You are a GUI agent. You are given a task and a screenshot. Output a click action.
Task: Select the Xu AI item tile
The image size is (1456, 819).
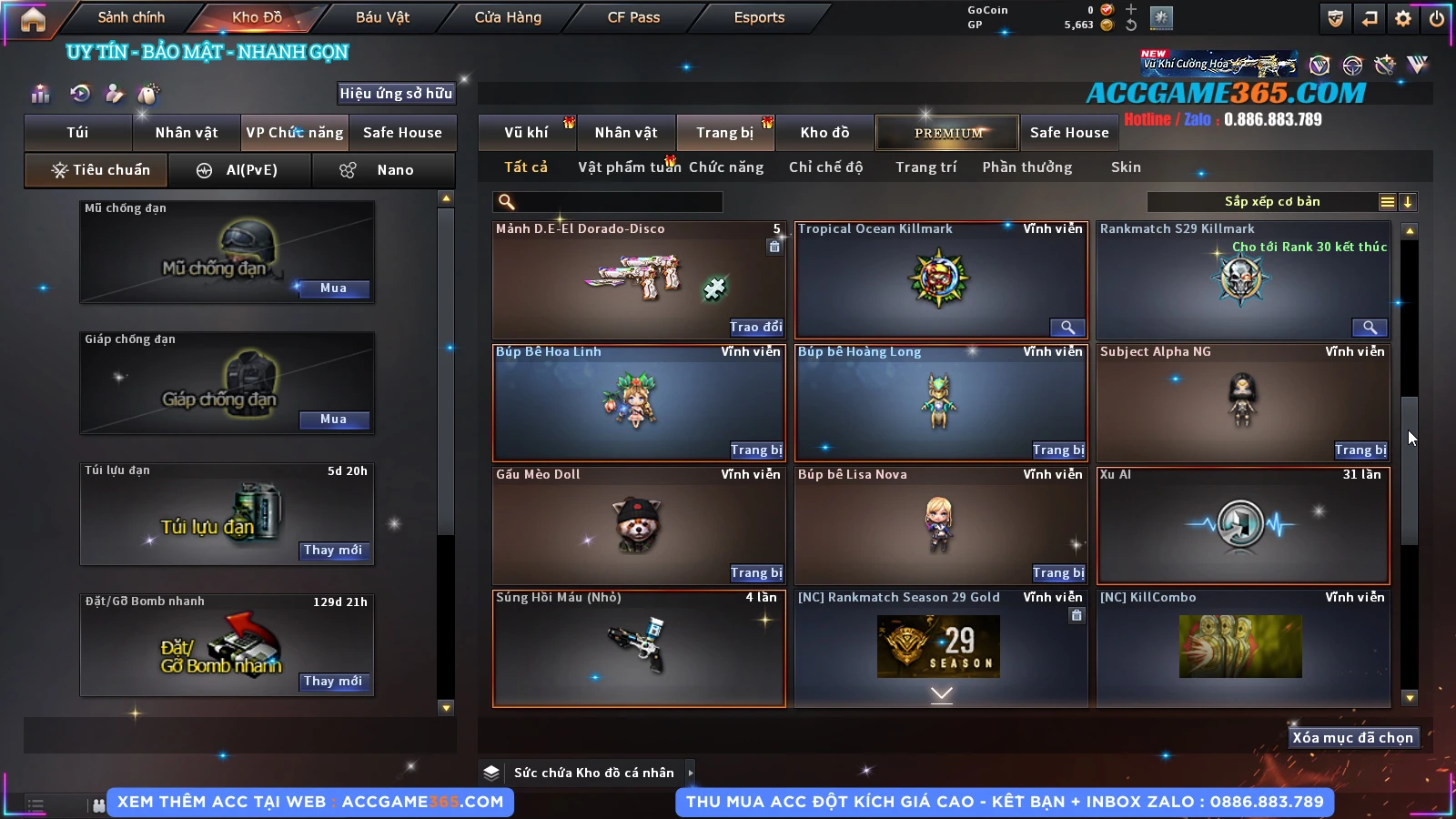pyautogui.click(x=1243, y=526)
